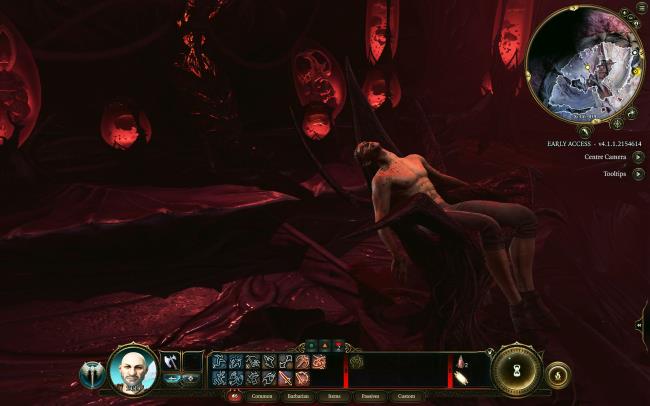
Task: Click the crossed axes class emblem
Action: tap(93, 375)
